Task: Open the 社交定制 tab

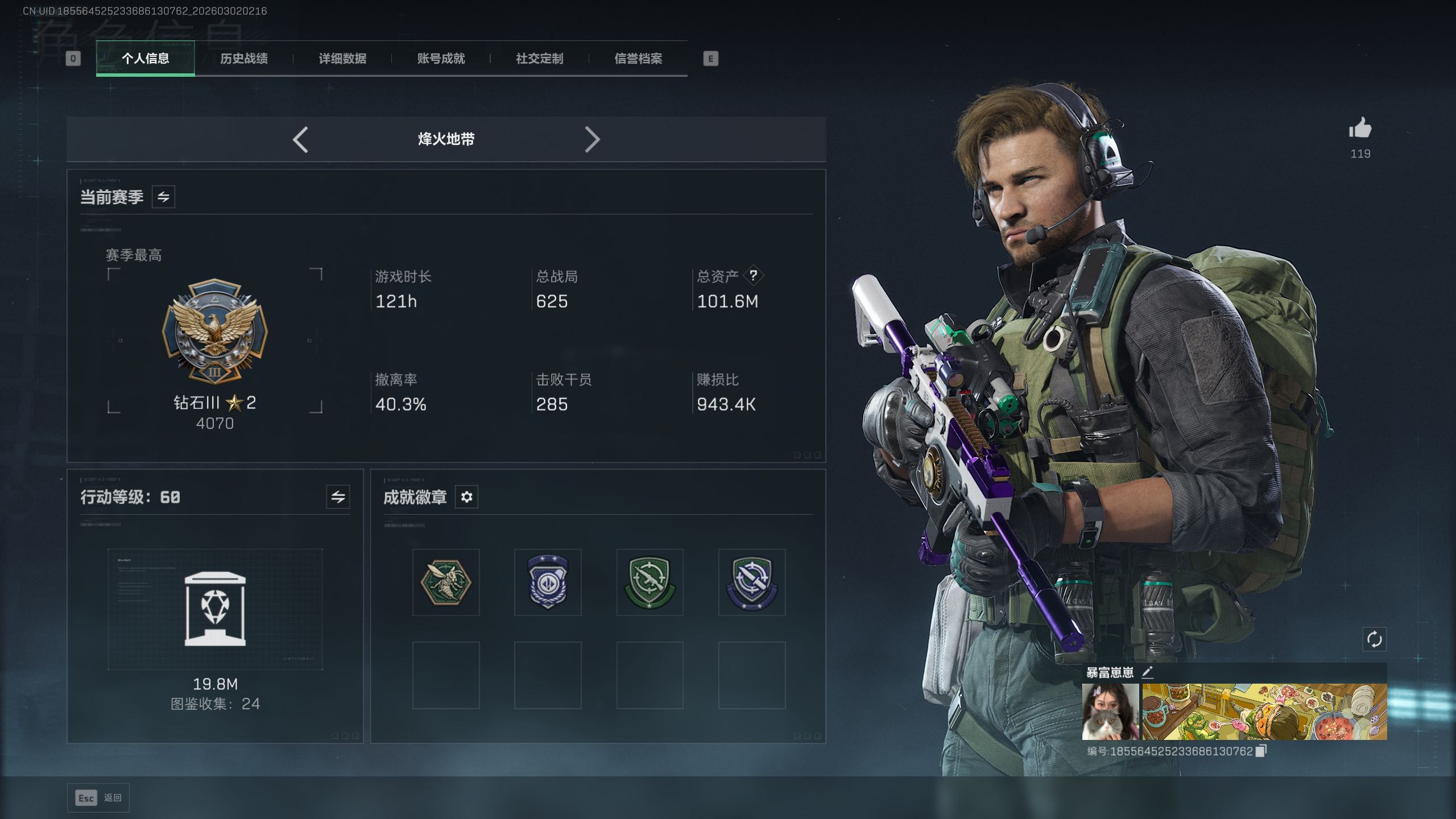Action: click(x=539, y=59)
